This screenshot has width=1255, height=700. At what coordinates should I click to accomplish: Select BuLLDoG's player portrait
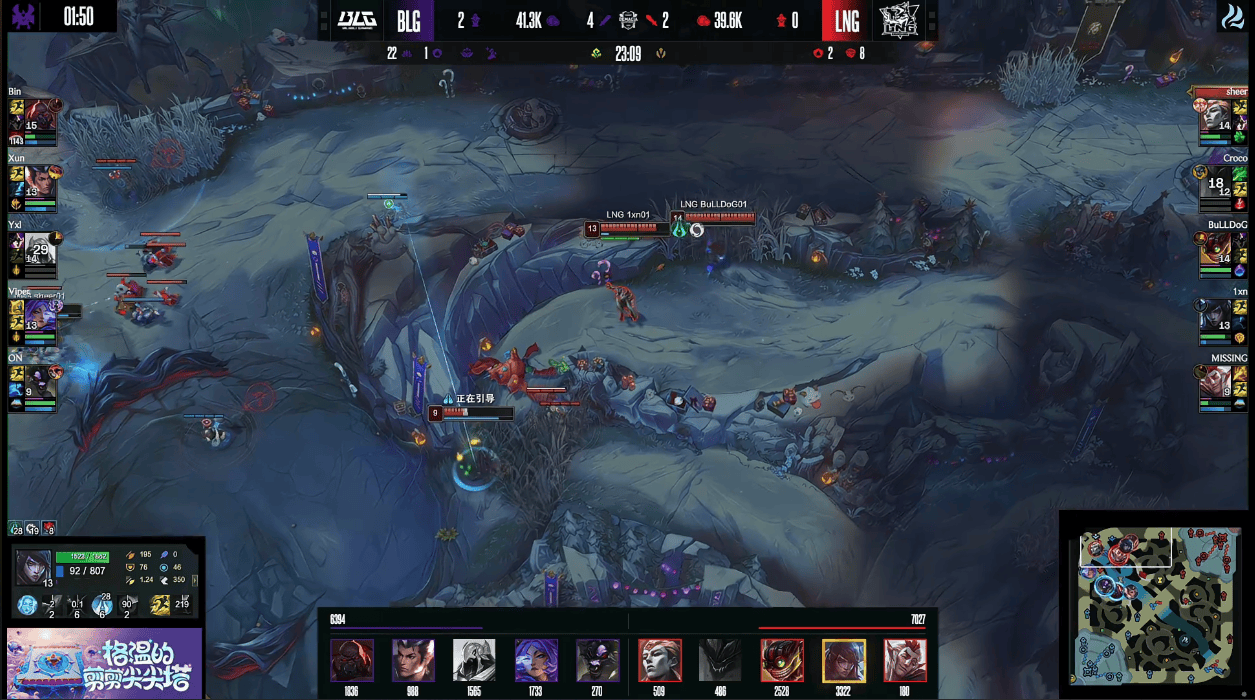[1216, 250]
